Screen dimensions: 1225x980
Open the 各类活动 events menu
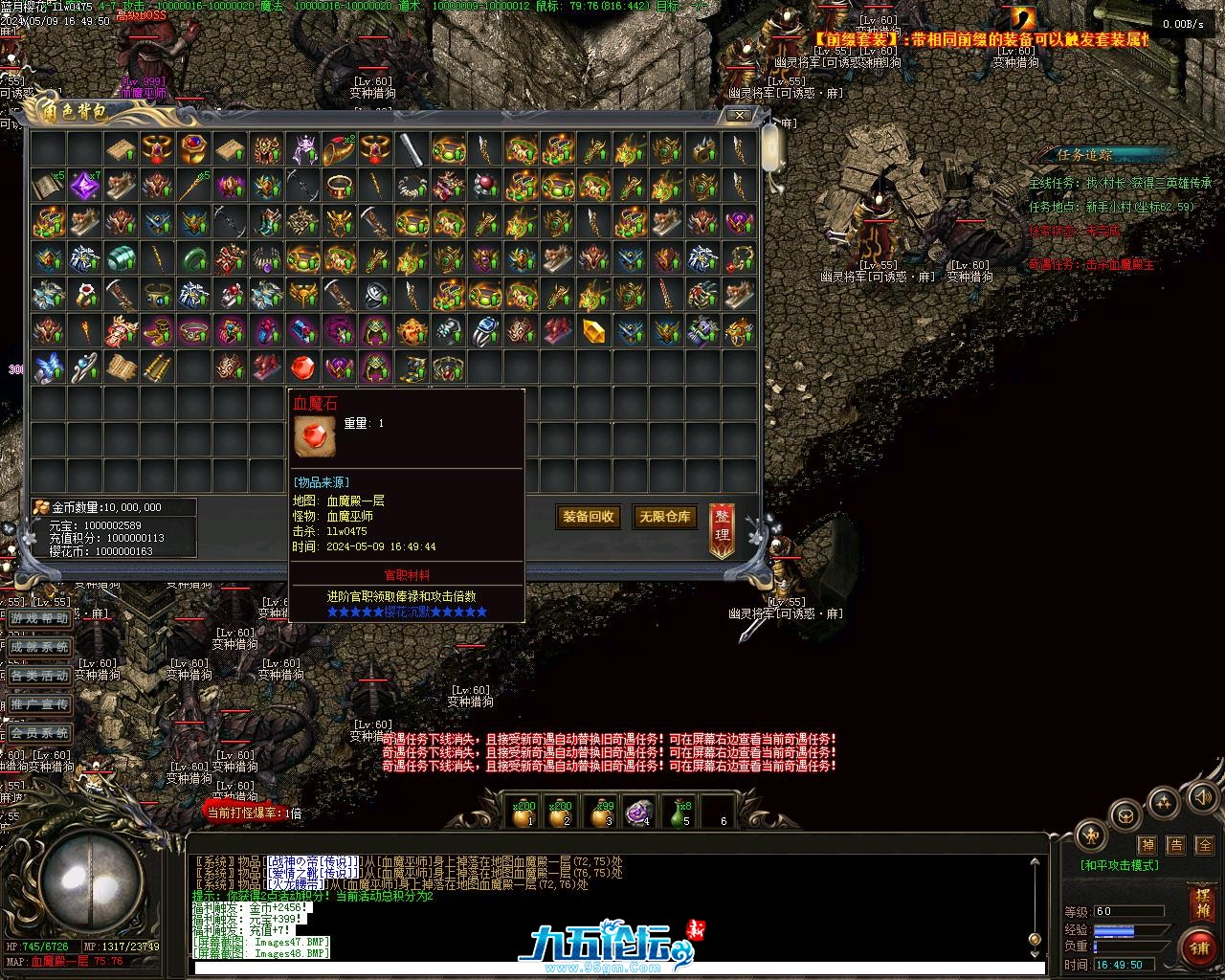click(x=39, y=677)
